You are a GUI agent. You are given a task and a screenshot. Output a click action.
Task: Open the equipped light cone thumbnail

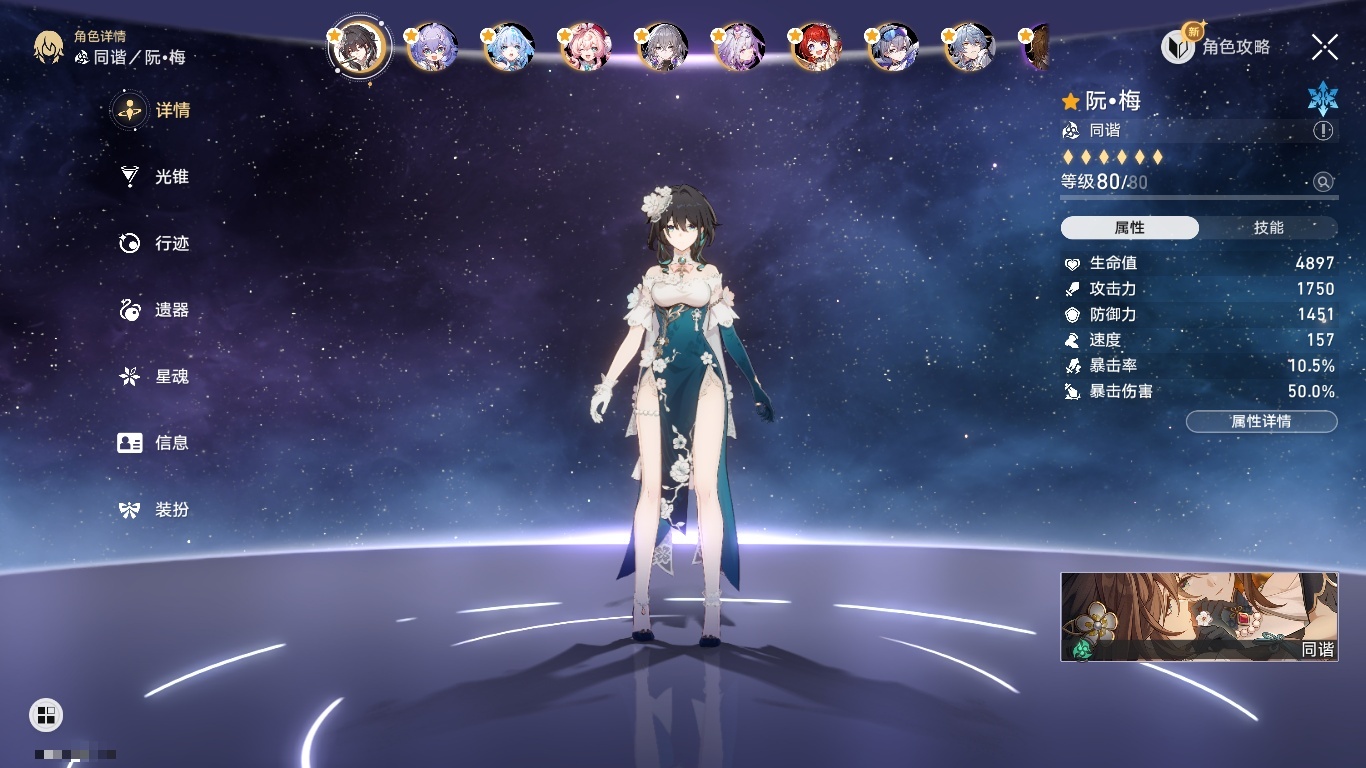[x=1199, y=617]
